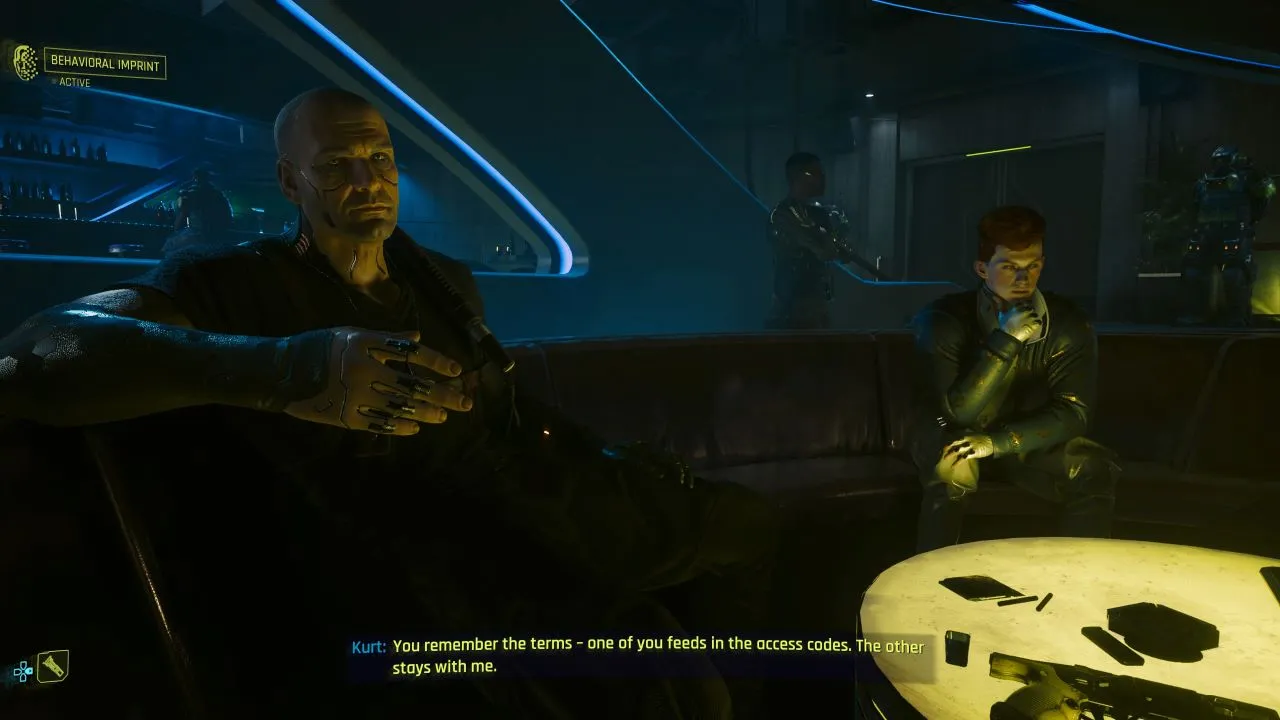This screenshot has height=720, width=1280.
Task: Click the bottom segment of the D-pad icon
Action: 23,678
